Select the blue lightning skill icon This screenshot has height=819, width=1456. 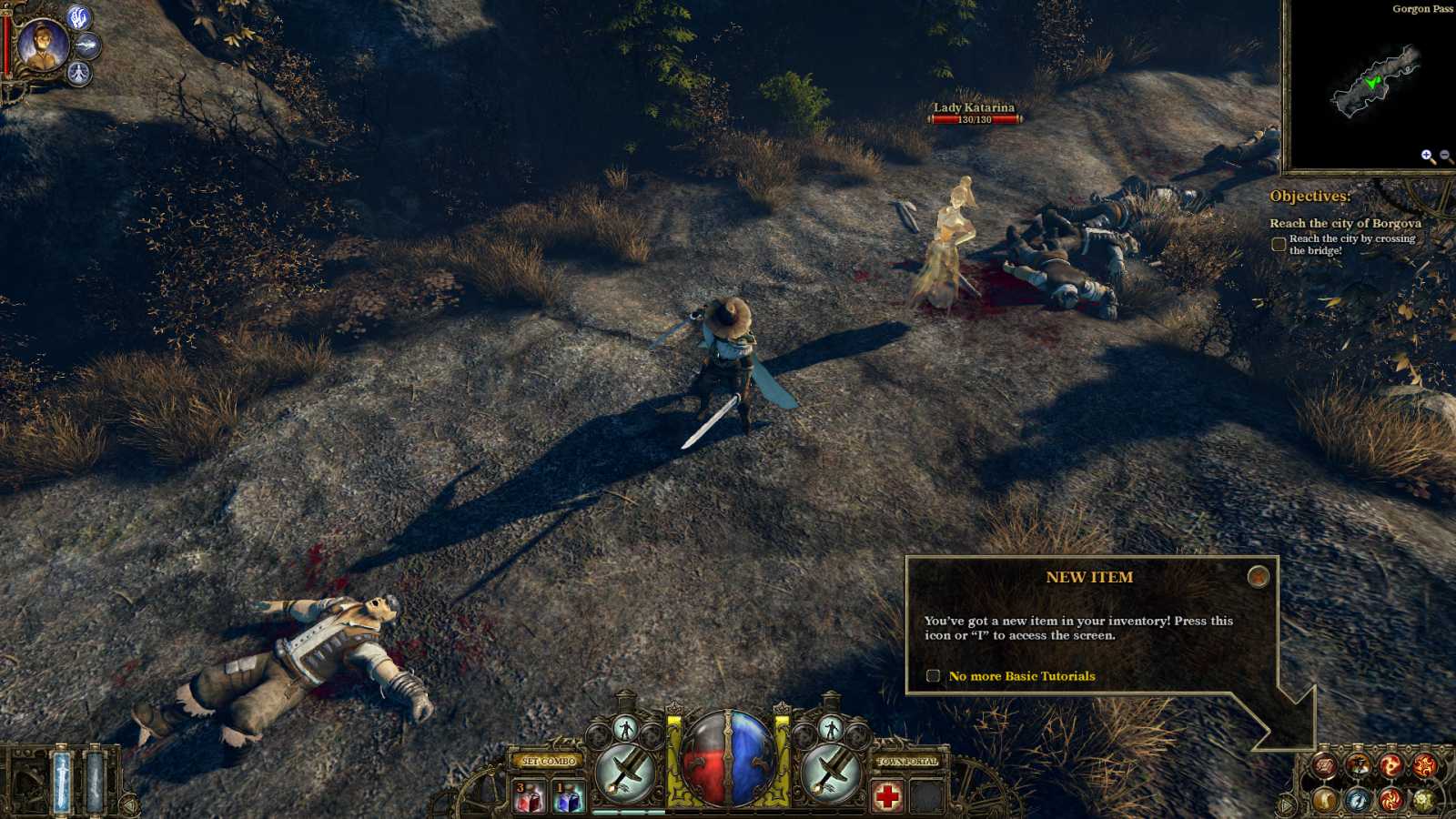click(1356, 799)
